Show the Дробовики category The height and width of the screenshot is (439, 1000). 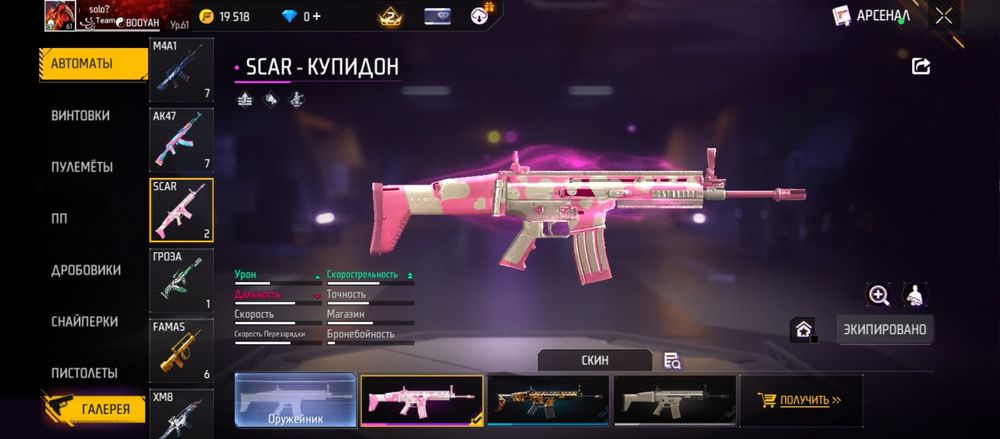(x=86, y=270)
